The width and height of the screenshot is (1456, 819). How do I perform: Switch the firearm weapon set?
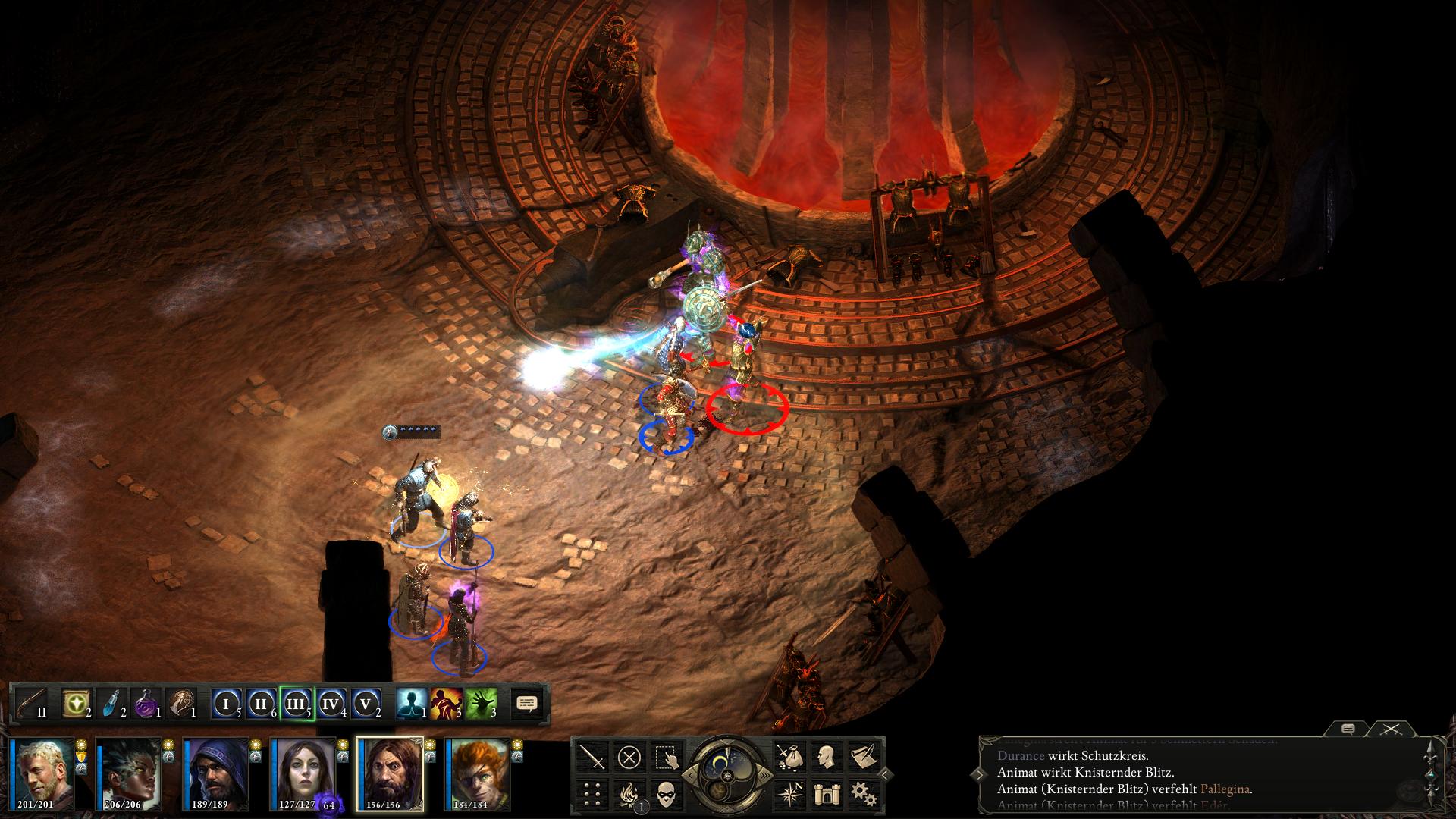[x=32, y=704]
